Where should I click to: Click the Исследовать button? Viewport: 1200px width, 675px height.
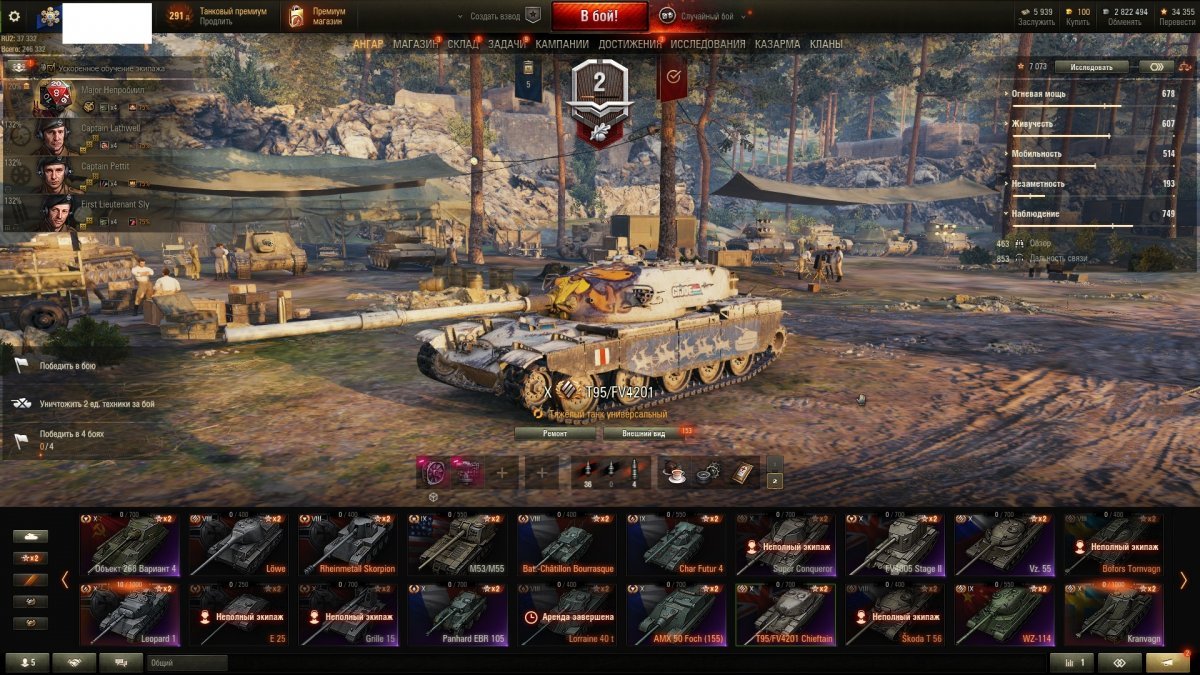pyautogui.click(x=1090, y=67)
